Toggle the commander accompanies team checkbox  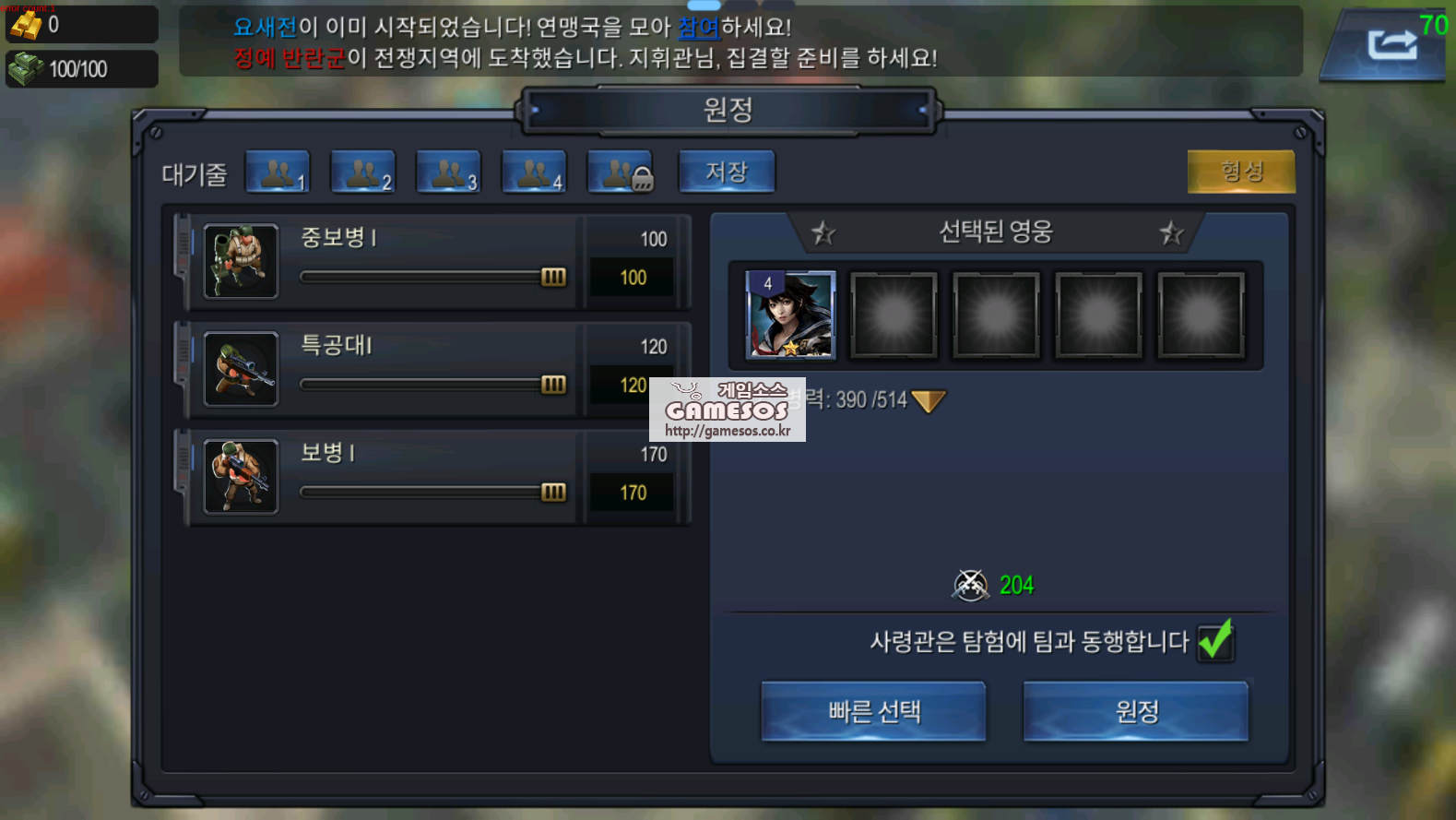pos(1215,640)
